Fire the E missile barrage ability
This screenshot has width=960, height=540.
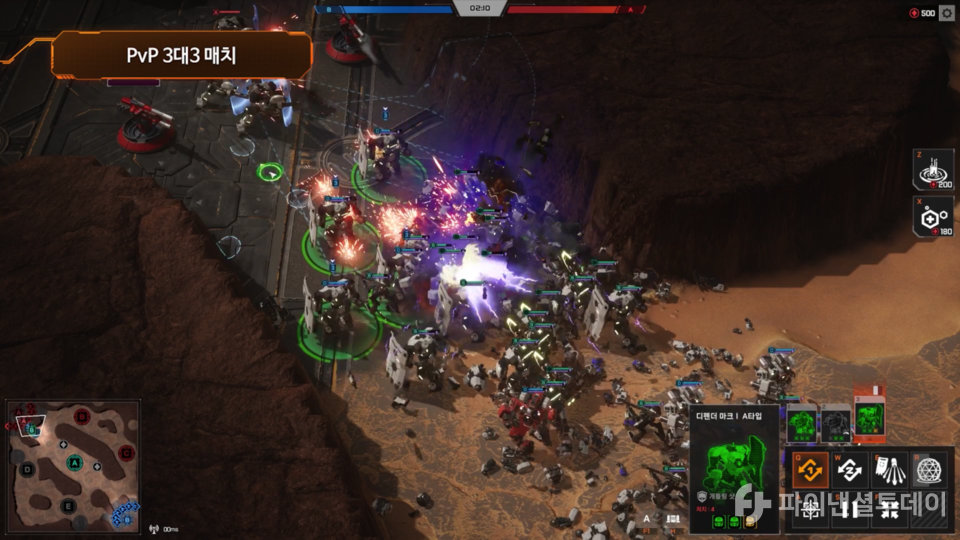click(x=890, y=468)
